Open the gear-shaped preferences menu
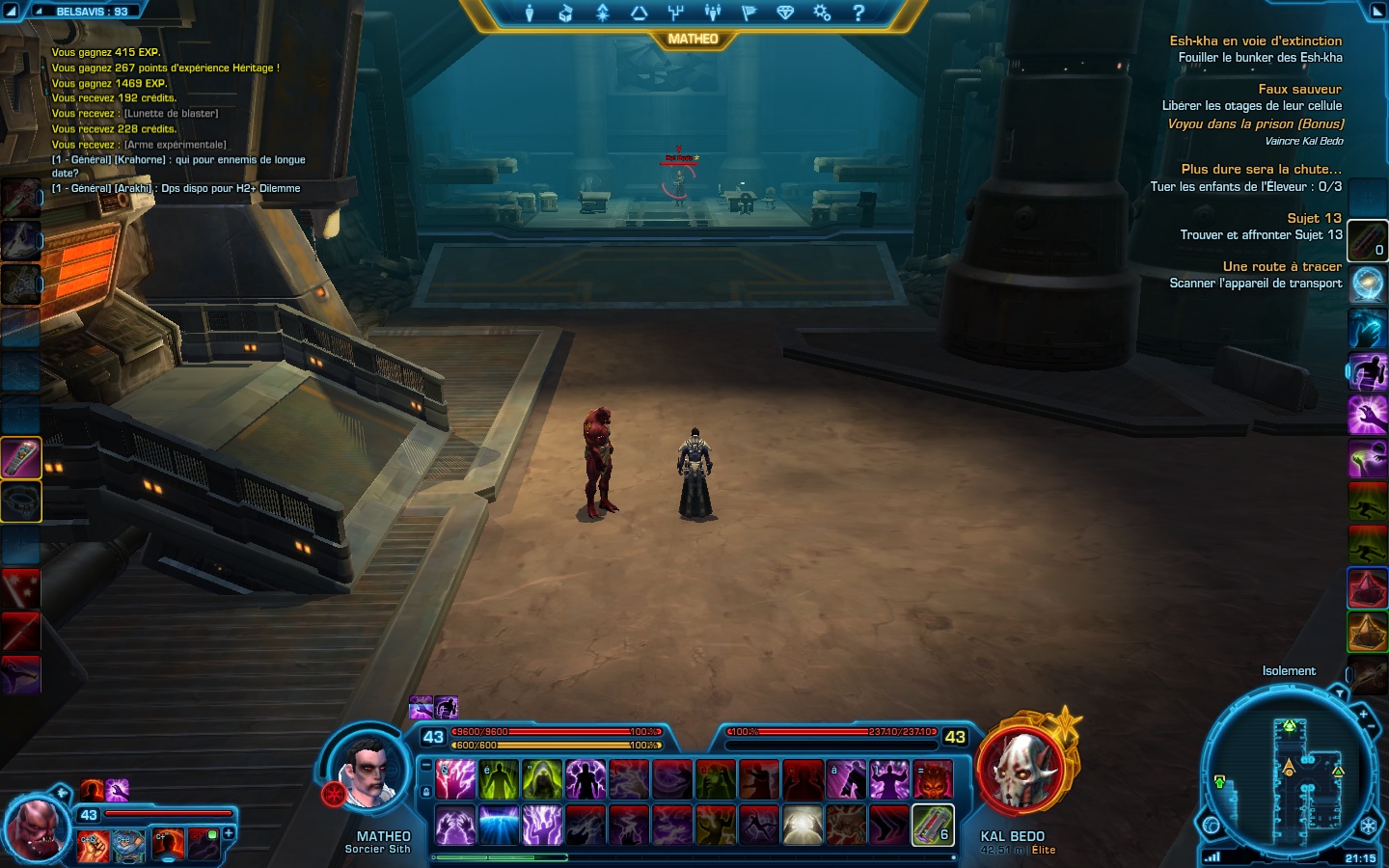This screenshot has width=1389, height=868. (x=822, y=13)
